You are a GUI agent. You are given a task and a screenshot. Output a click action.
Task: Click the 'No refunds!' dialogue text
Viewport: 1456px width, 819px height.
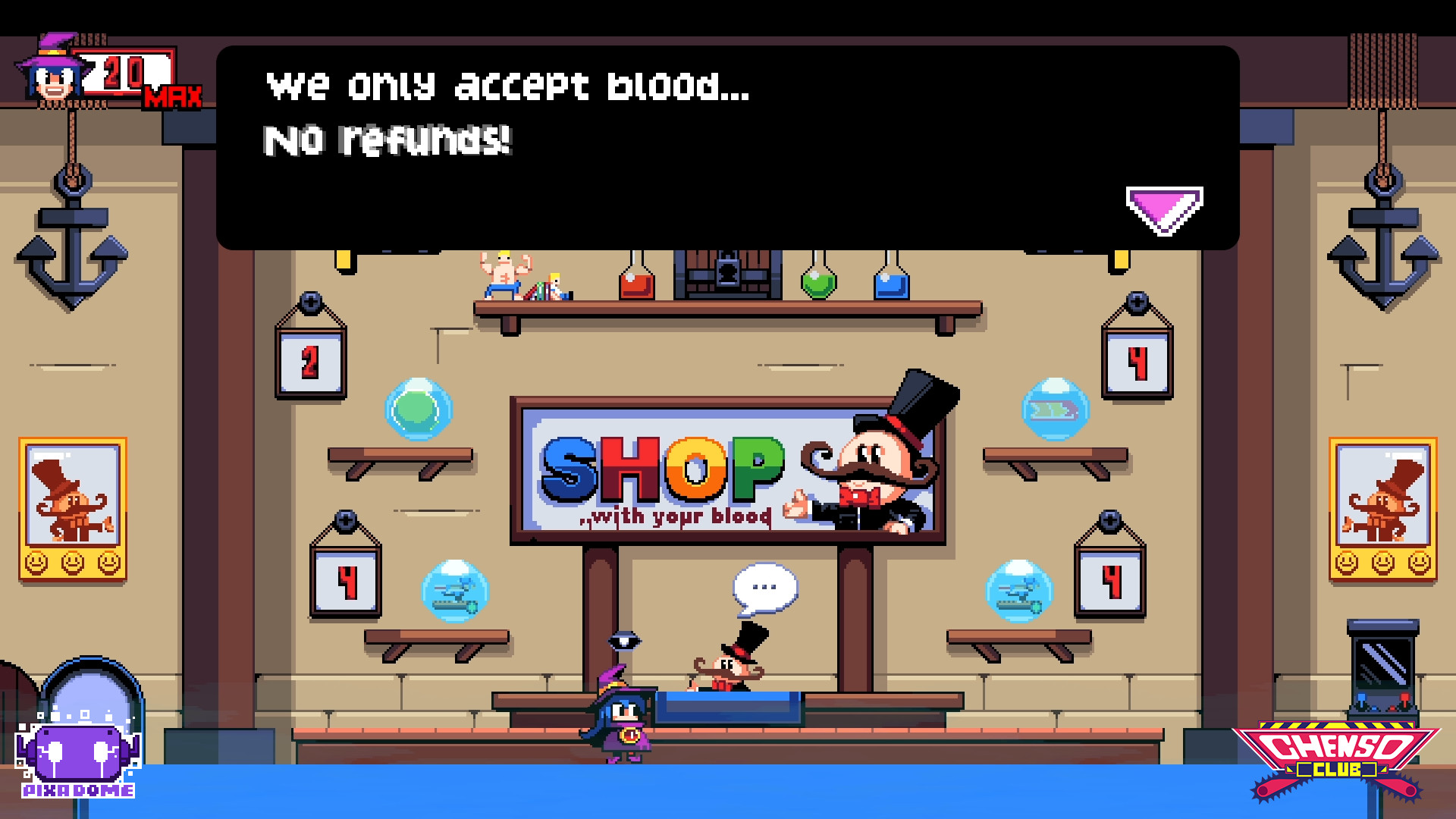tap(387, 140)
